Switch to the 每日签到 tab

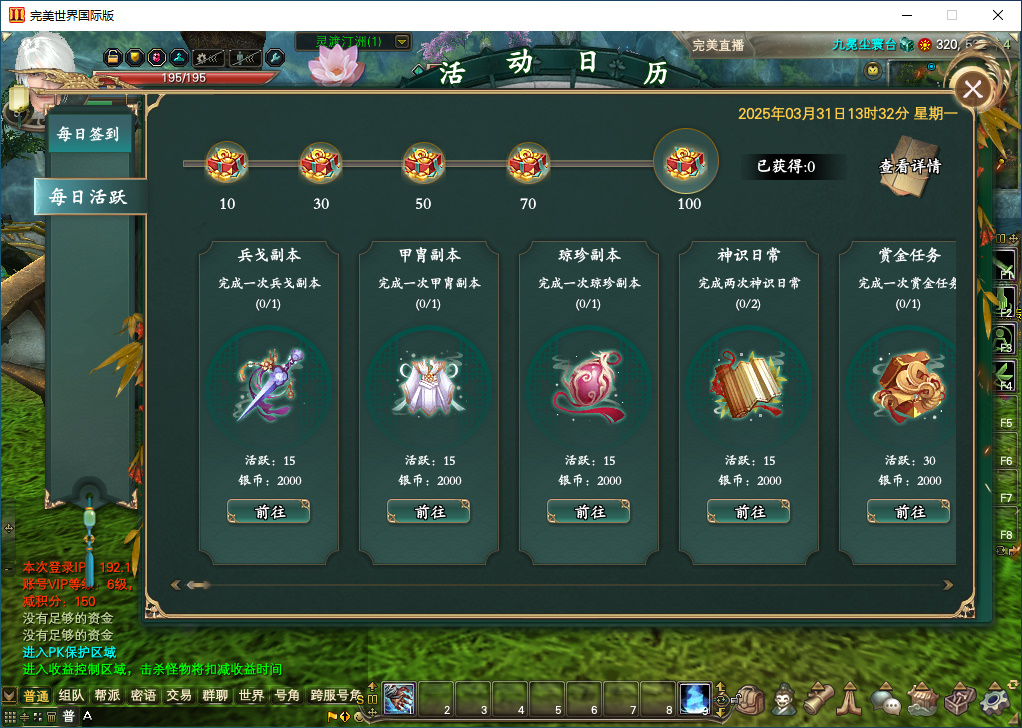click(x=89, y=133)
